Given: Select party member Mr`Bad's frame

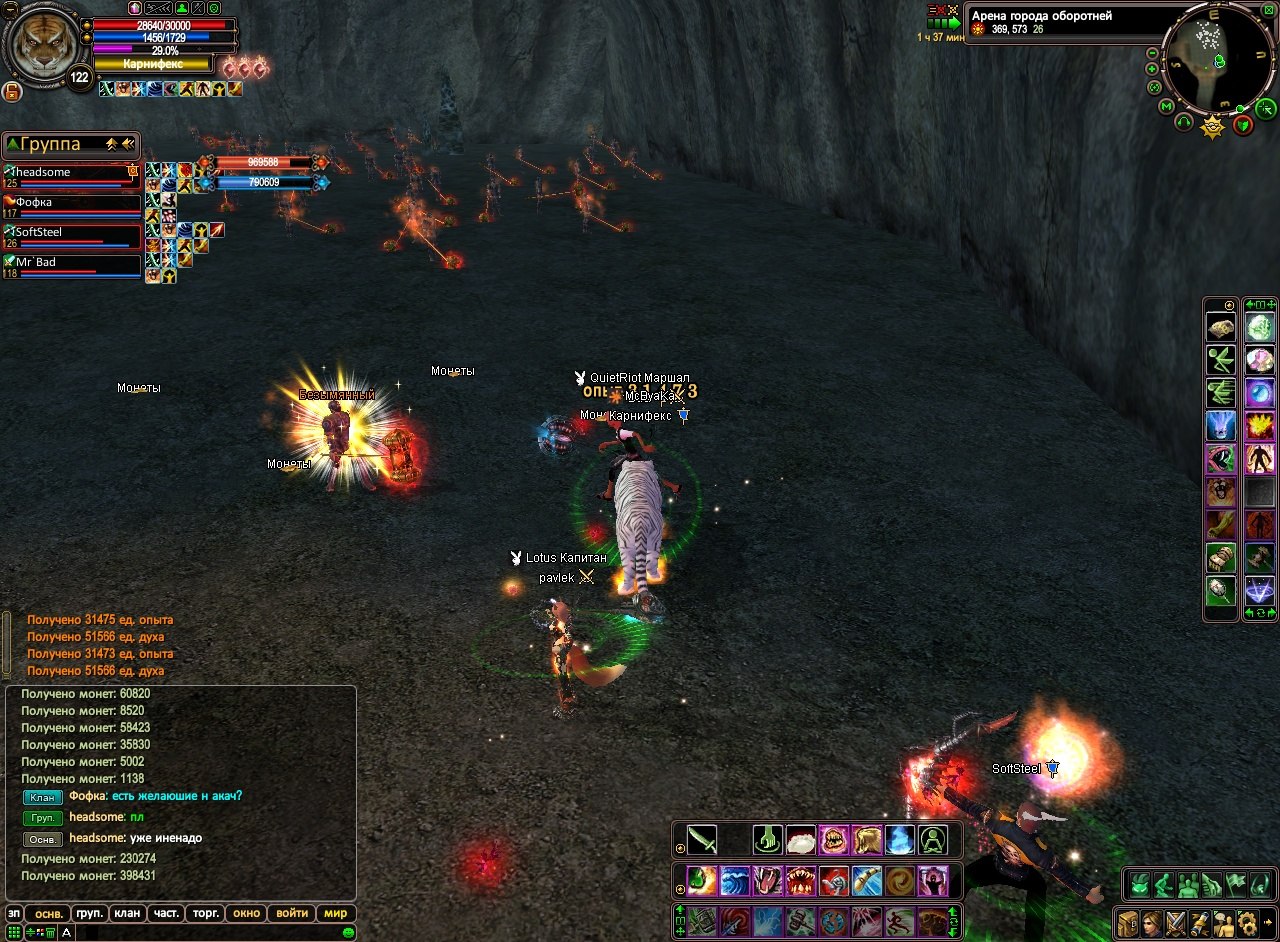Looking at the screenshot, I should [x=72, y=266].
